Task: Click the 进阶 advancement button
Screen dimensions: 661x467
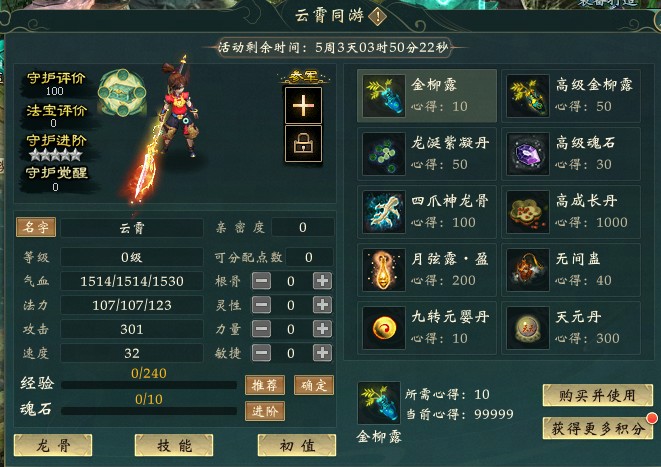Action: click(264, 410)
